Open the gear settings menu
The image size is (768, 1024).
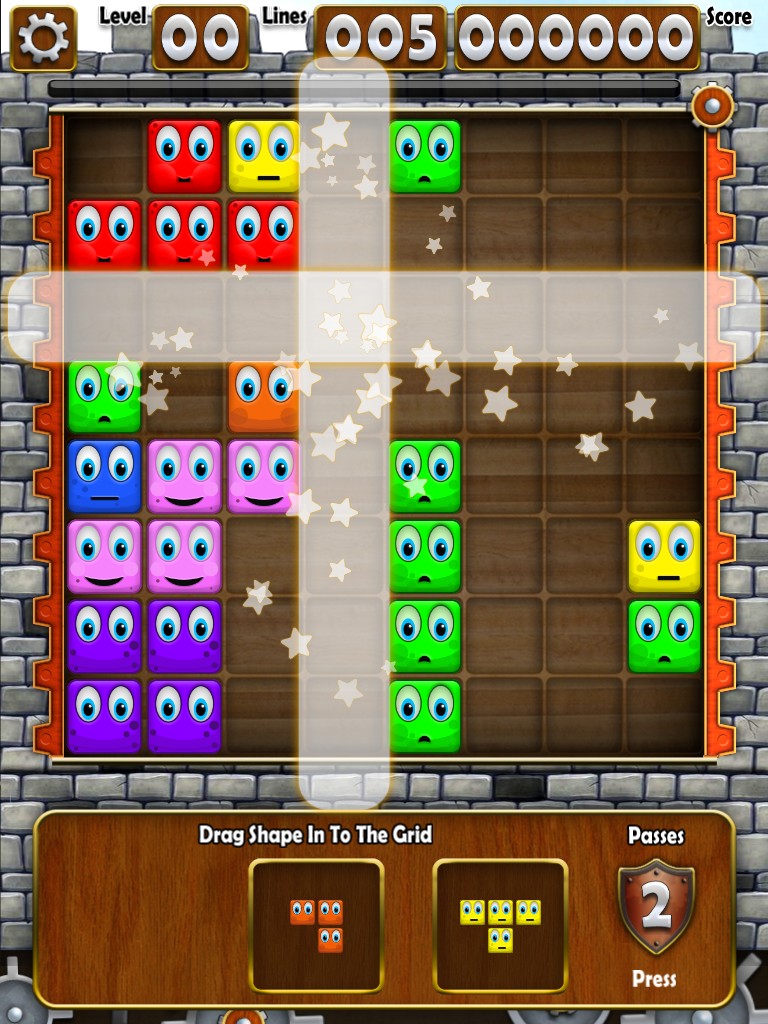(x=43, y=38)
